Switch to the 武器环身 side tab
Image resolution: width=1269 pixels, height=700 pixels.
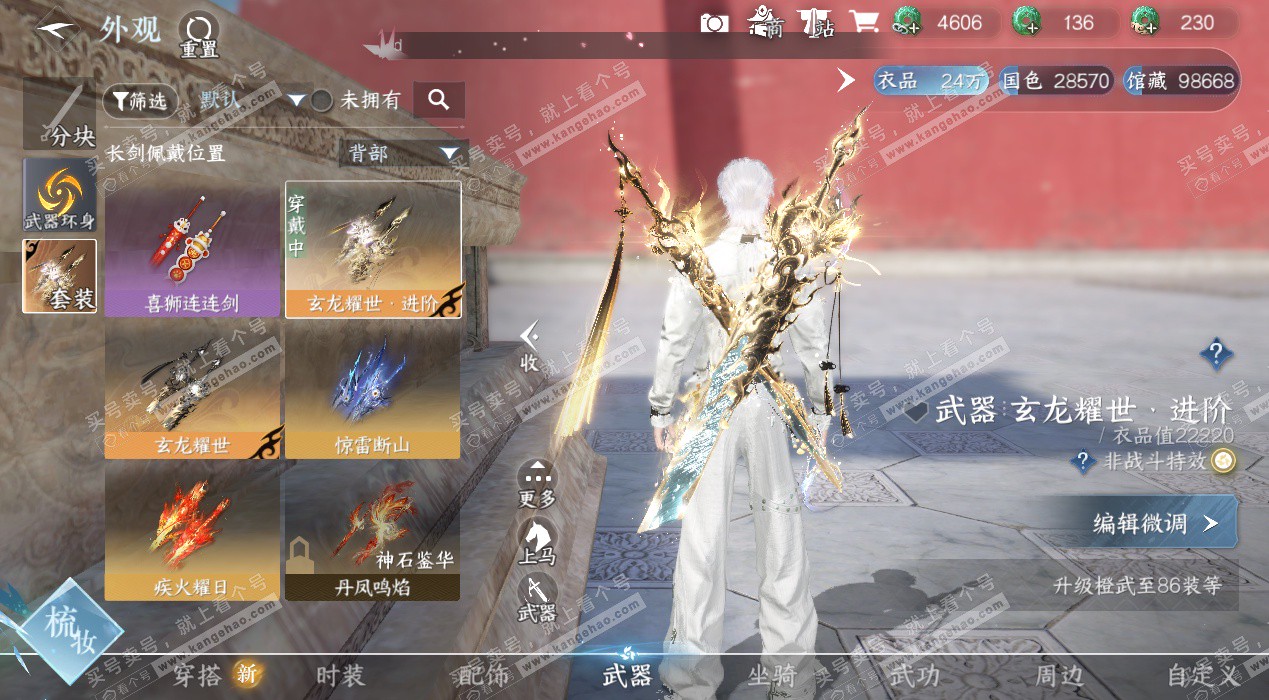click(x=60, y=194)
